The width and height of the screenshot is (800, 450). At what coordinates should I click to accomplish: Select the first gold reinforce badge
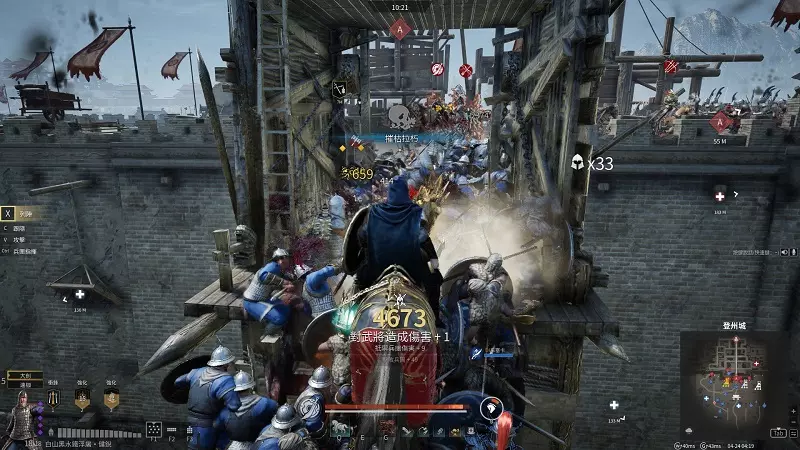click(83, 399)
